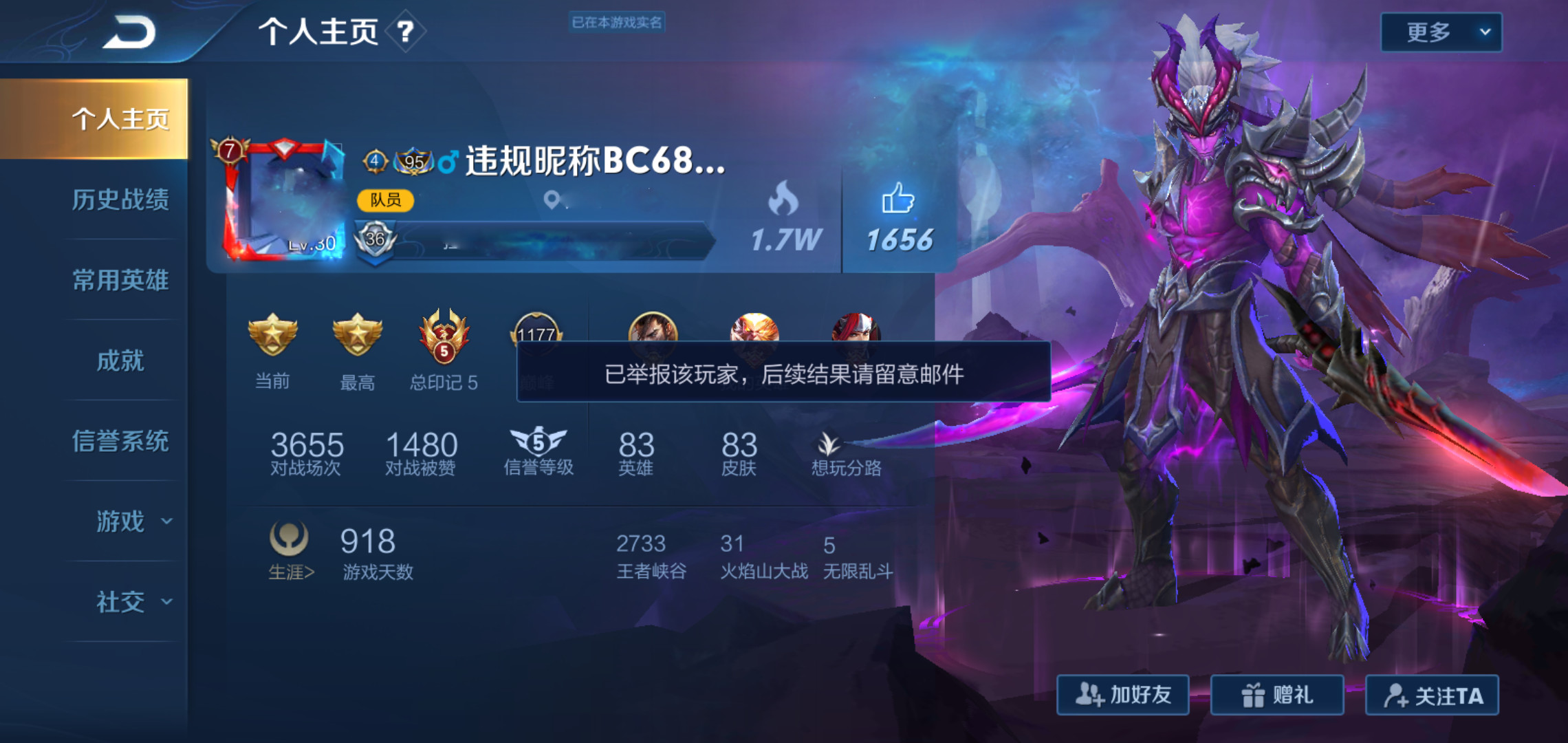
Task: Expand the 社交 section in the sidebar
Action: pyautogui.click(x=120, y=602)
